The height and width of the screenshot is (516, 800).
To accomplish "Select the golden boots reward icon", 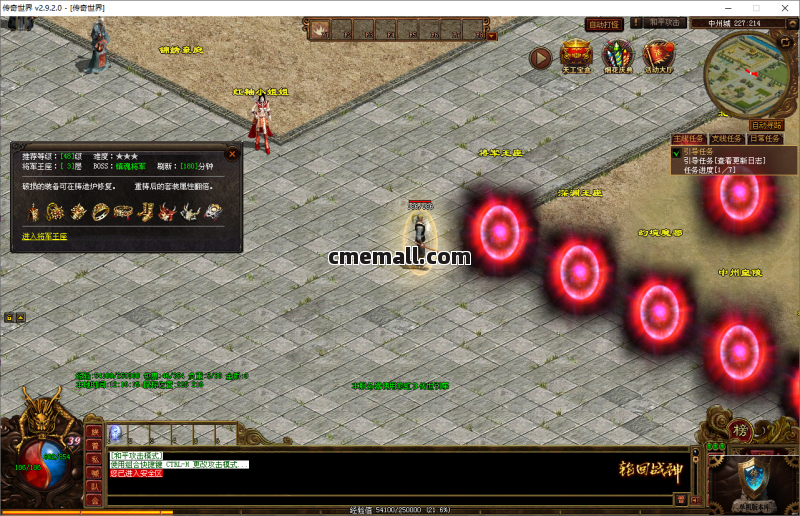I will [x=145, y=212].
